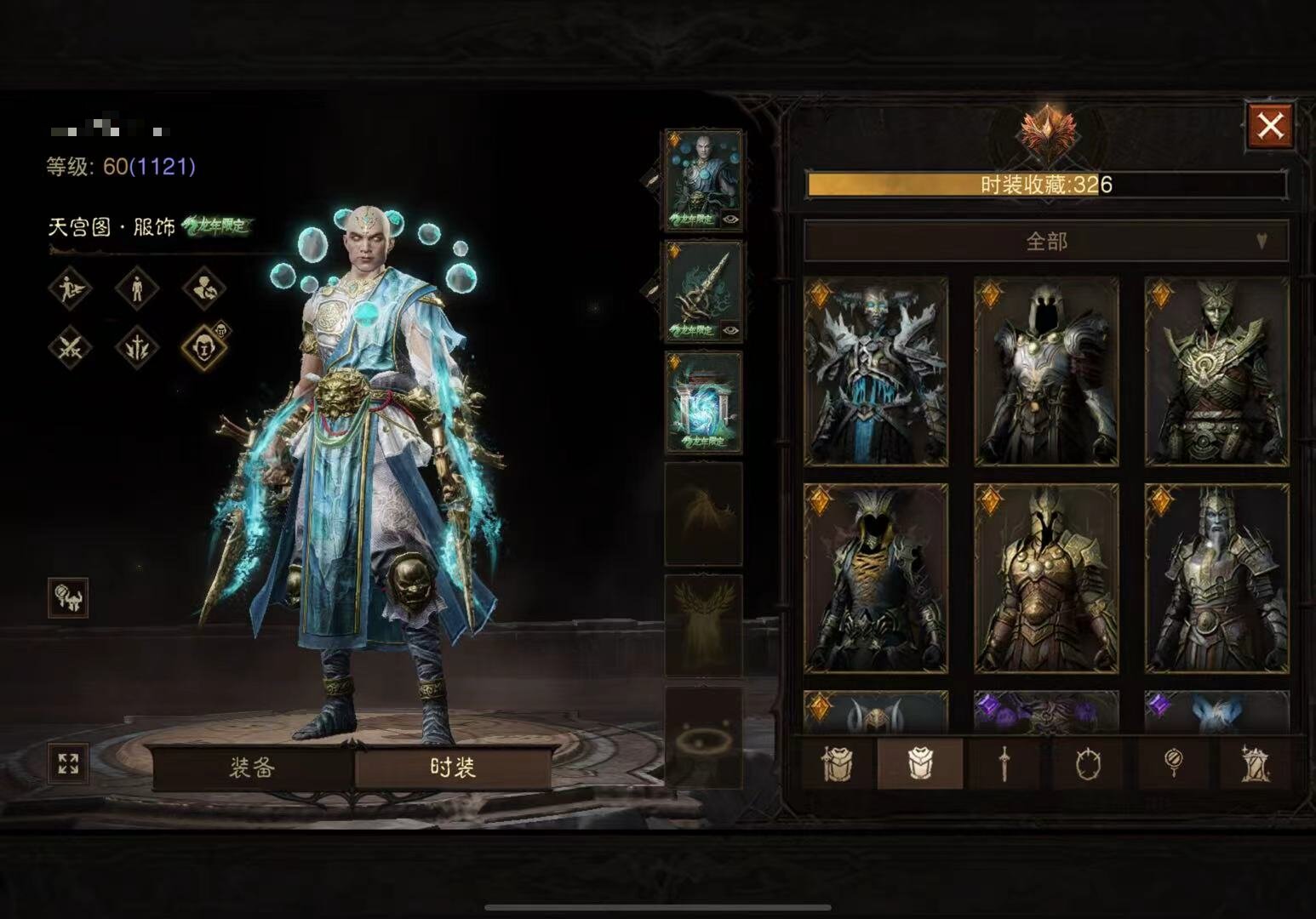
Task: Toggle the fullscreen expand view button
Action: [68, 763]
